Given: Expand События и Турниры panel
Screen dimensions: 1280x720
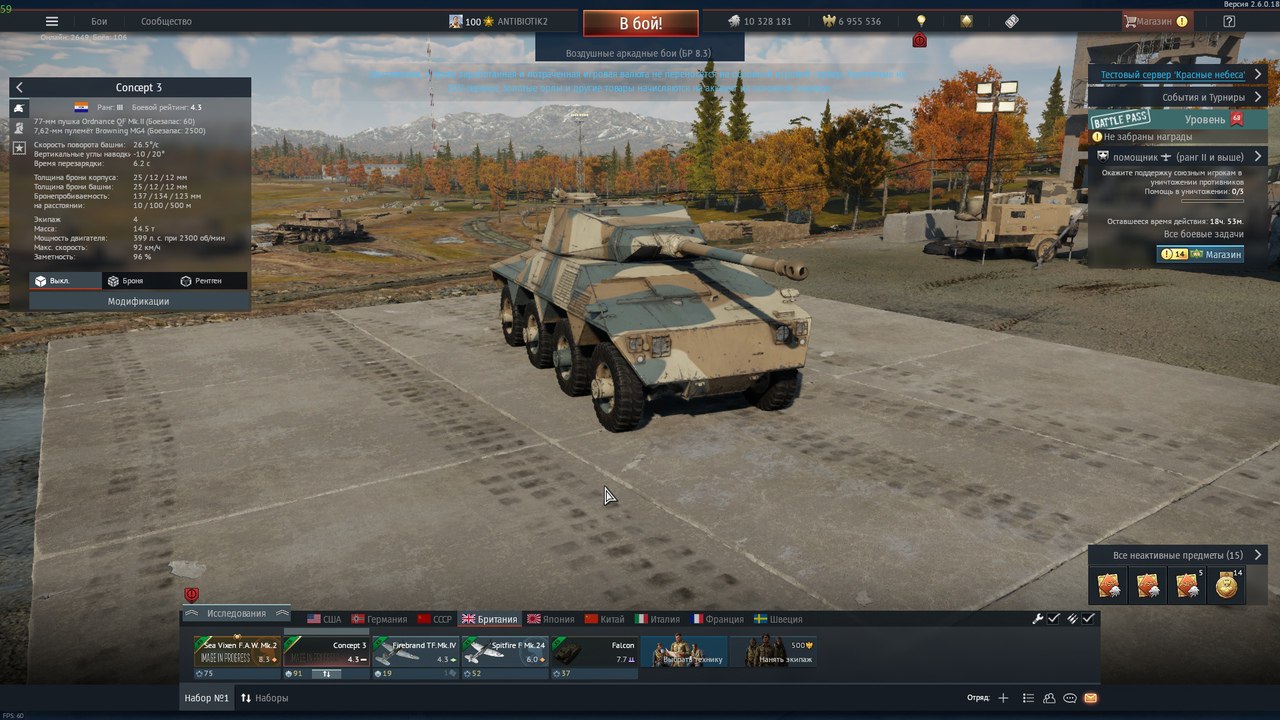Looking at the screenshot, I should click(1203, 98).
